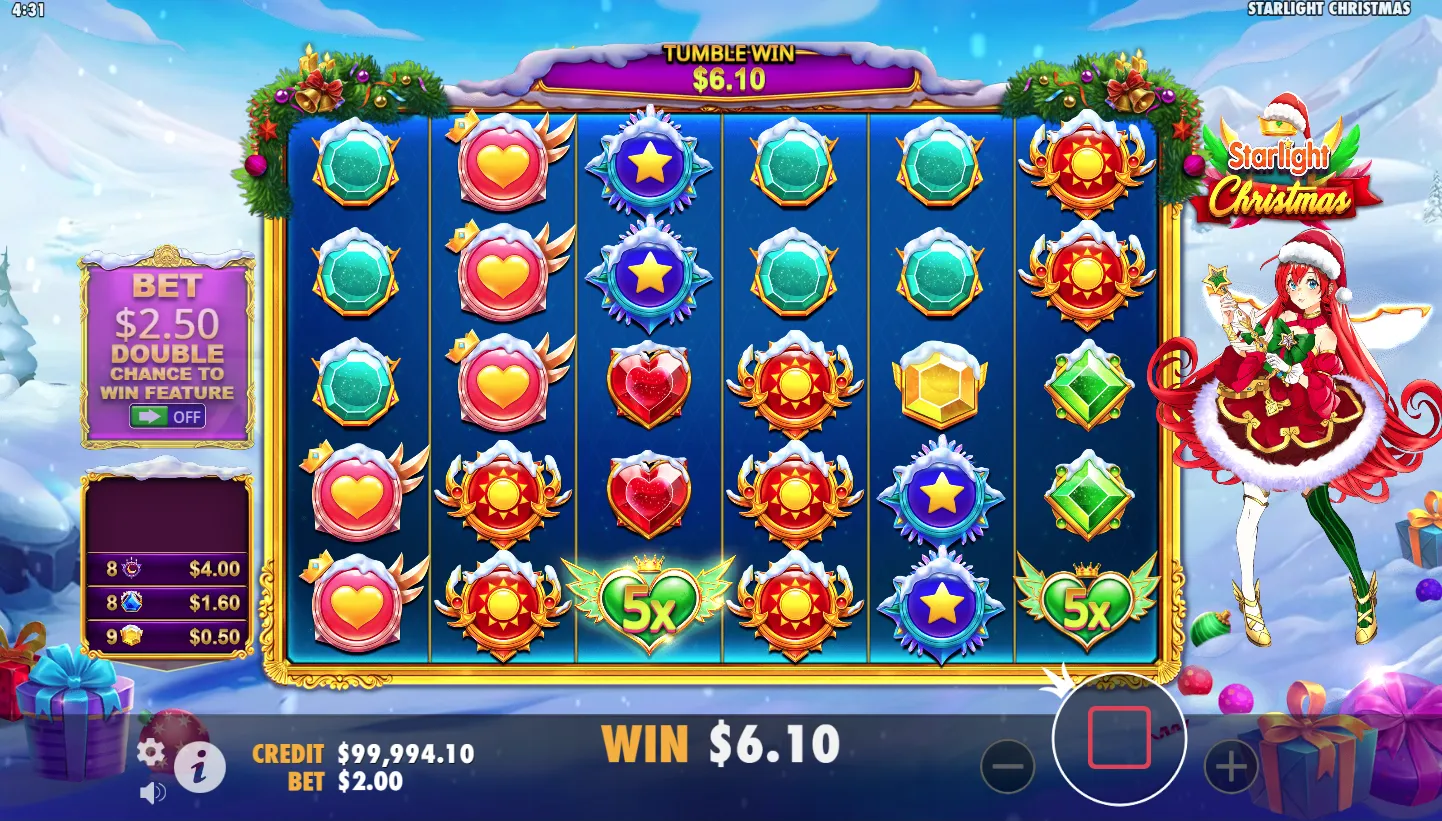Mute sound with the speaker icon
Screen dimensions: 1442x821
(x=152, y=794)
